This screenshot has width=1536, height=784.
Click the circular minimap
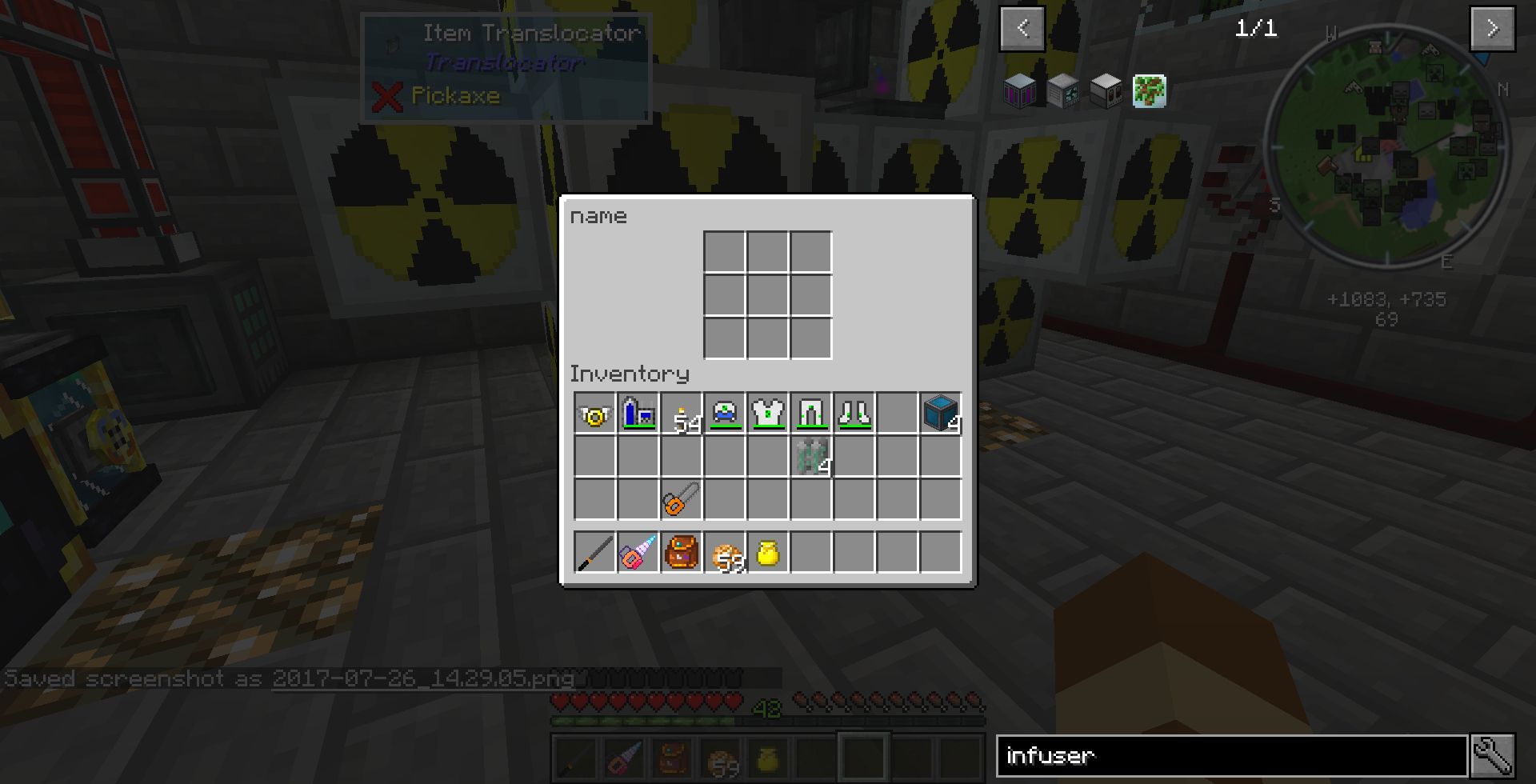(x=1386, y=146)
